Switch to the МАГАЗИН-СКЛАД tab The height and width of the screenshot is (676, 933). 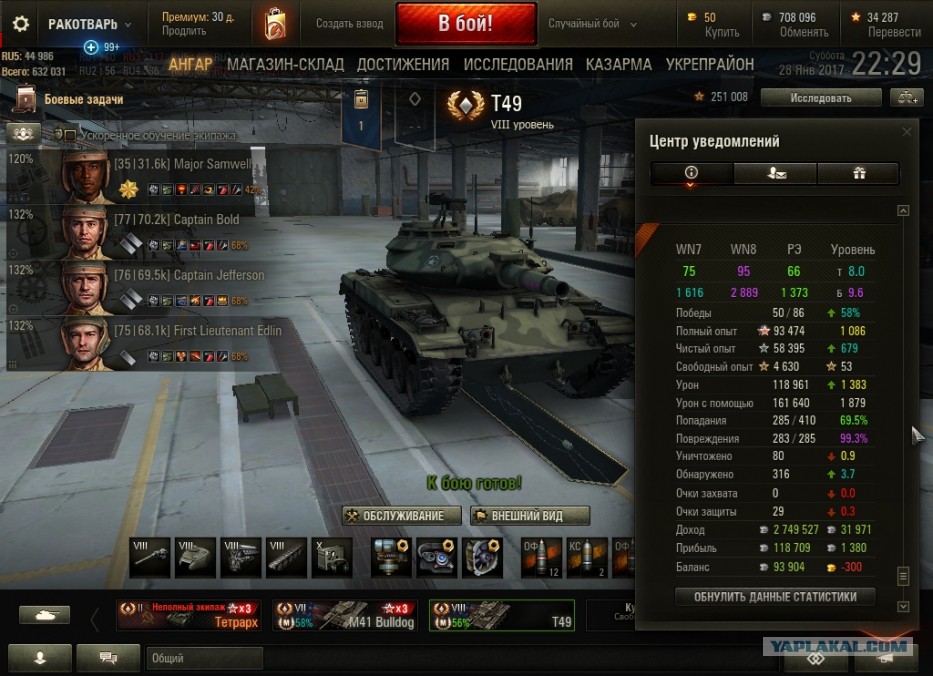tap(285, 64)
